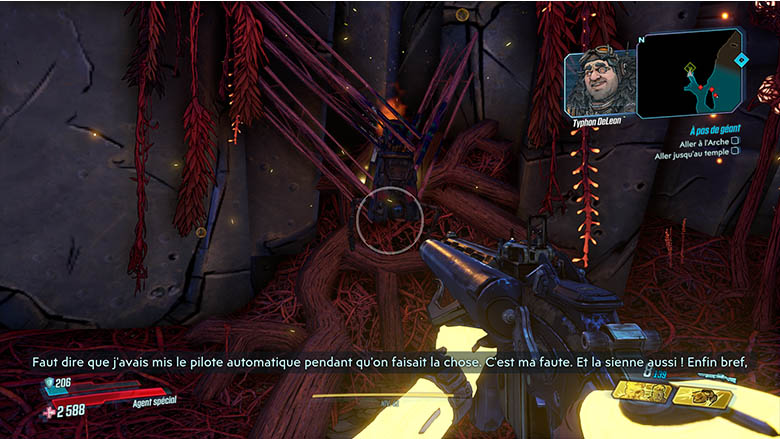Tick the "Aller à l'Arche" objective checkbox
780x439 pixels.
click(x=735, y=143)
